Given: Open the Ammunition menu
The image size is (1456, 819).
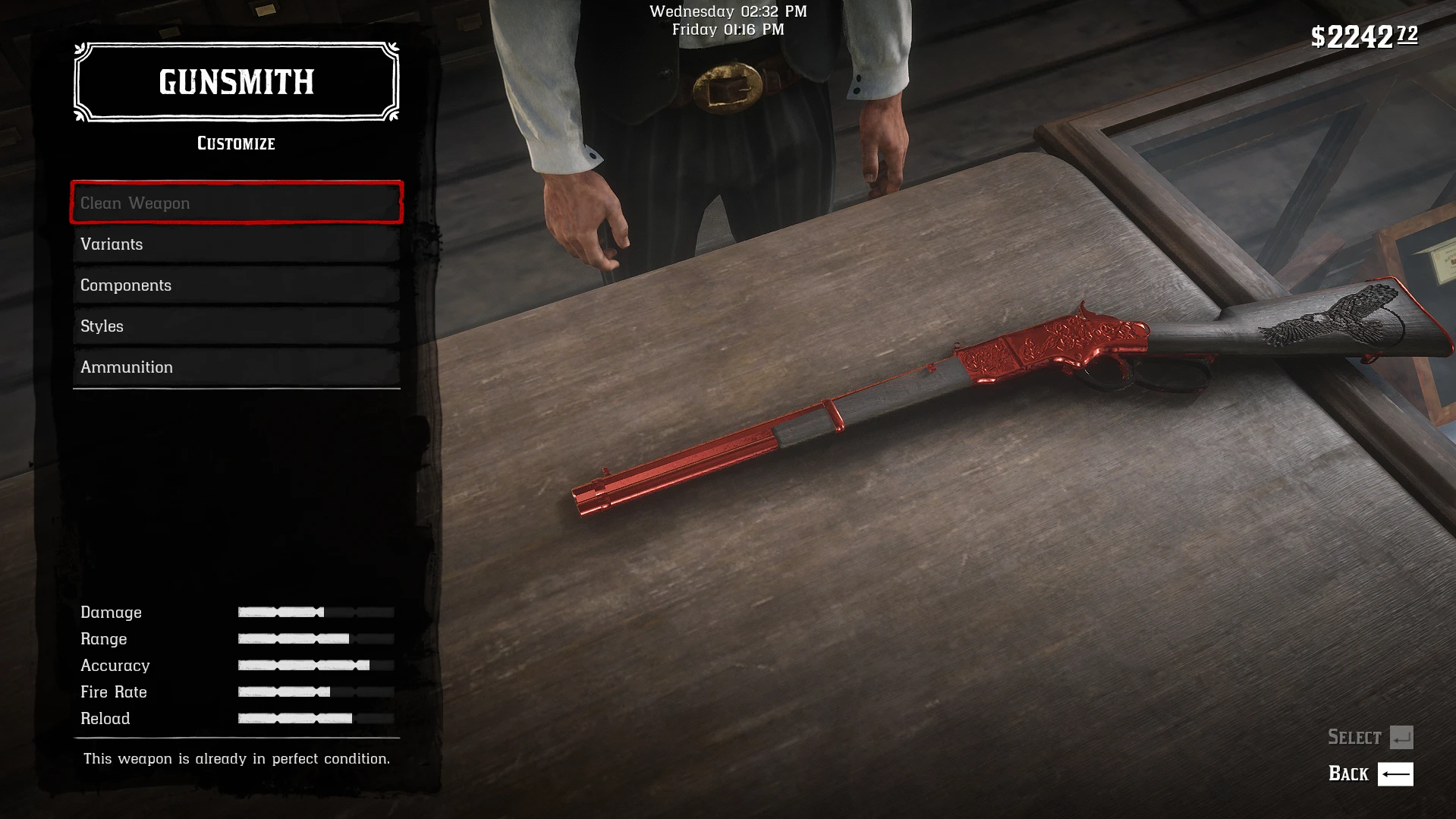Looking at the screenshot, I should tap(235, 367).
